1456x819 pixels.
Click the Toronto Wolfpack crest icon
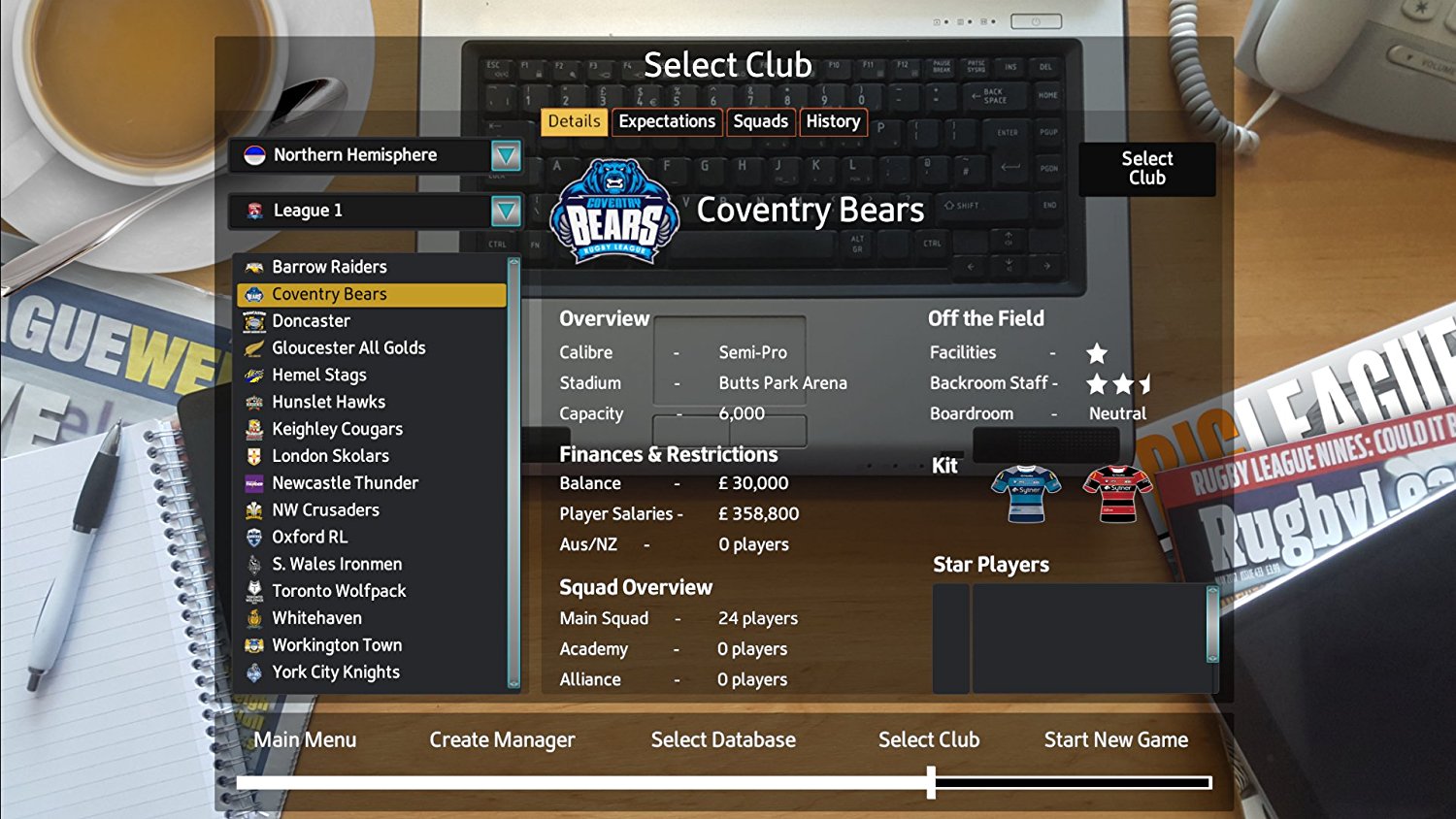pyautogui.click(x=253, y=590)
